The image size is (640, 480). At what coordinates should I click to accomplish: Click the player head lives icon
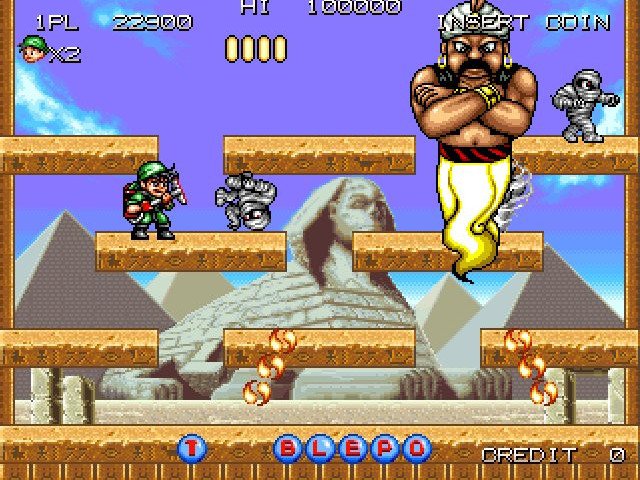pos(33,49)
